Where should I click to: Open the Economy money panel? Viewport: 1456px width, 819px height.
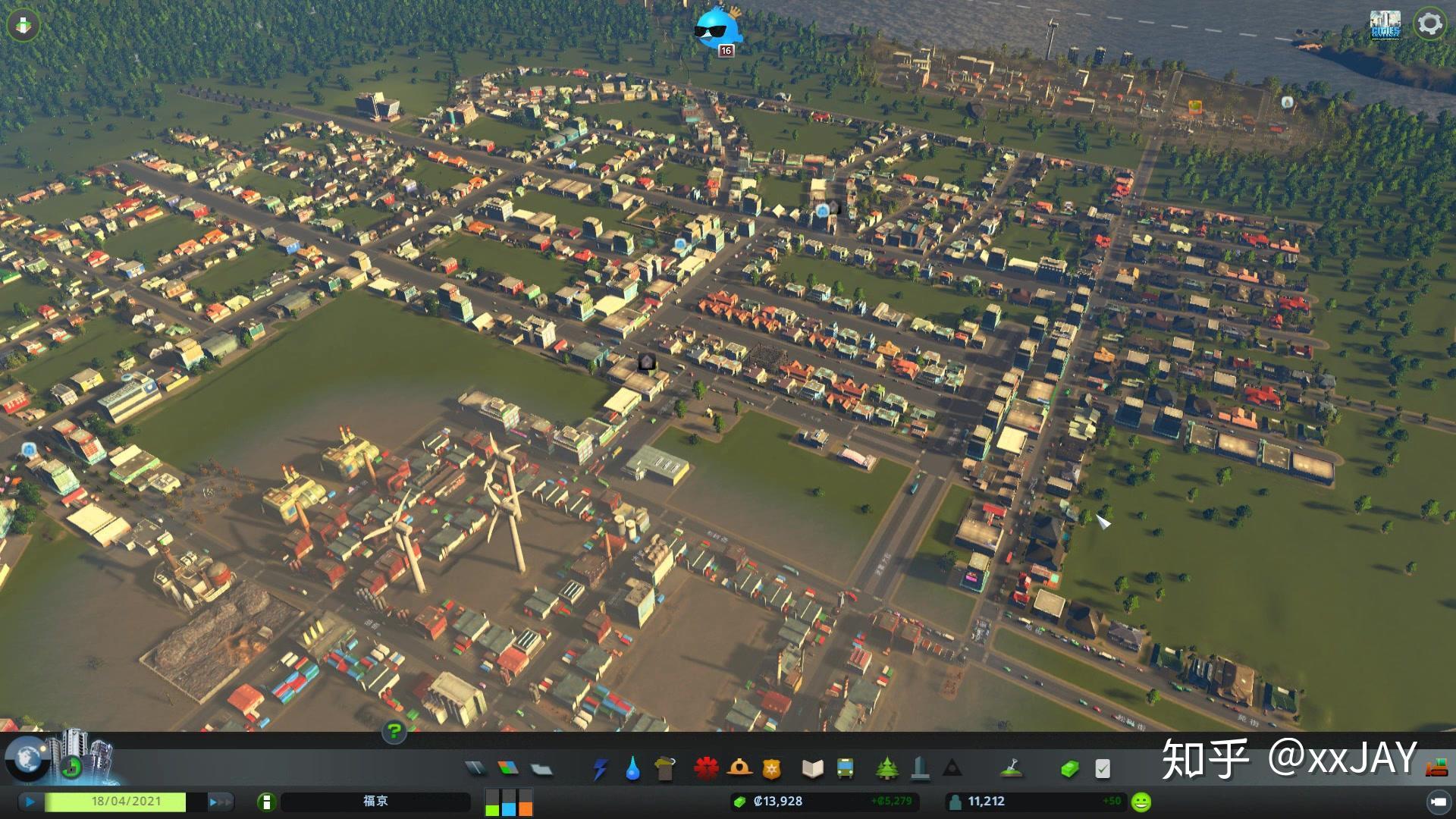click(1069, 769)
